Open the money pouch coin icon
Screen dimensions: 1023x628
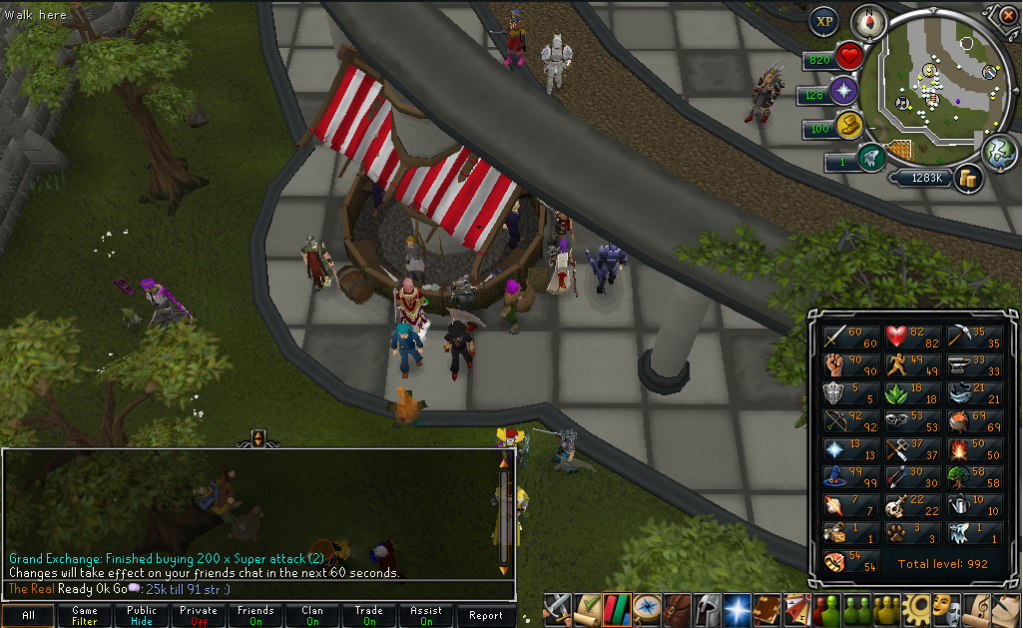[x=967, y=179]
